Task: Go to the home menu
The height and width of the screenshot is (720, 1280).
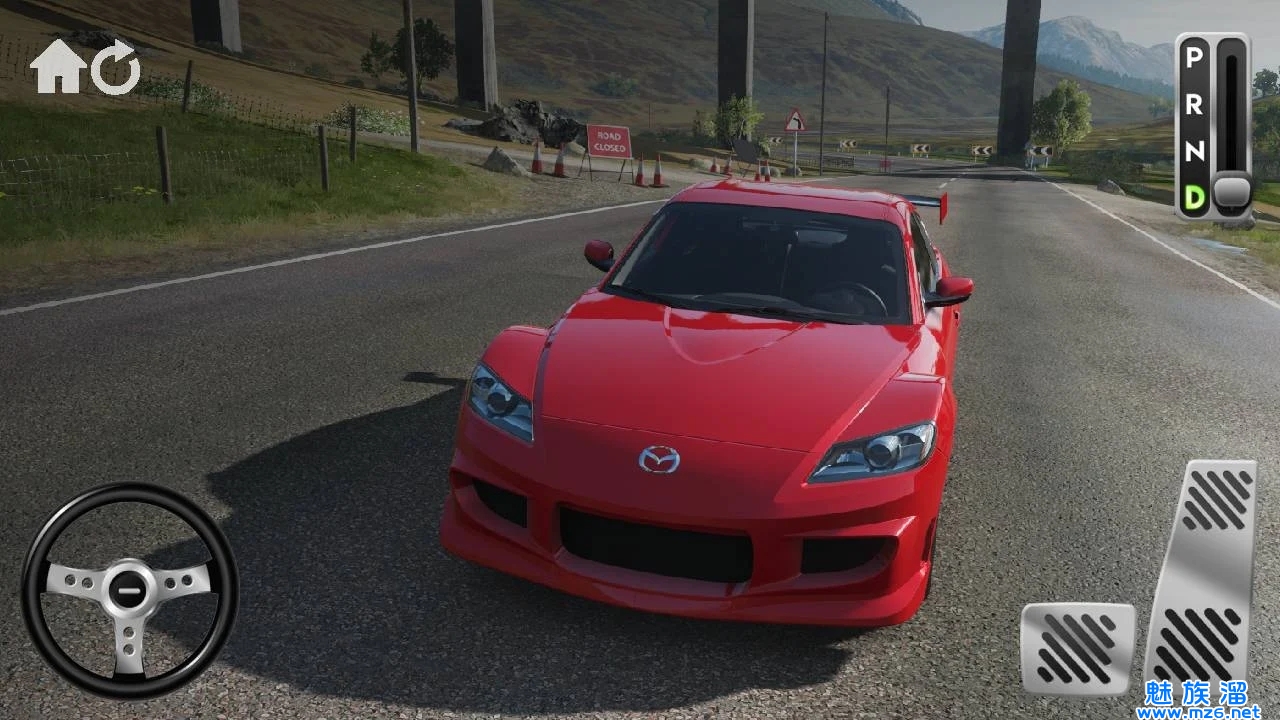Action: (x=57, y=69)
